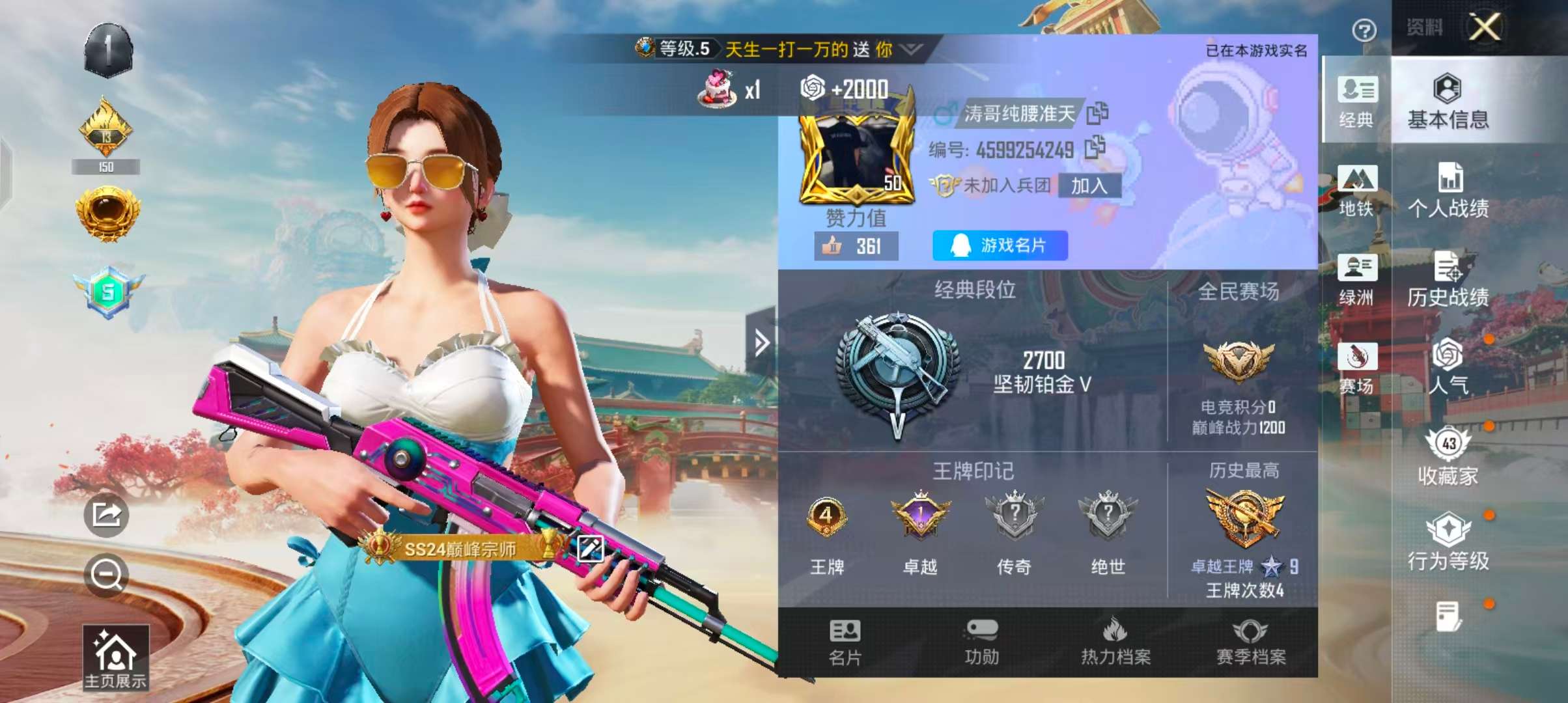Open the 功勋 merit tab
1568x703 pixels.
click(x=981, y=642)
